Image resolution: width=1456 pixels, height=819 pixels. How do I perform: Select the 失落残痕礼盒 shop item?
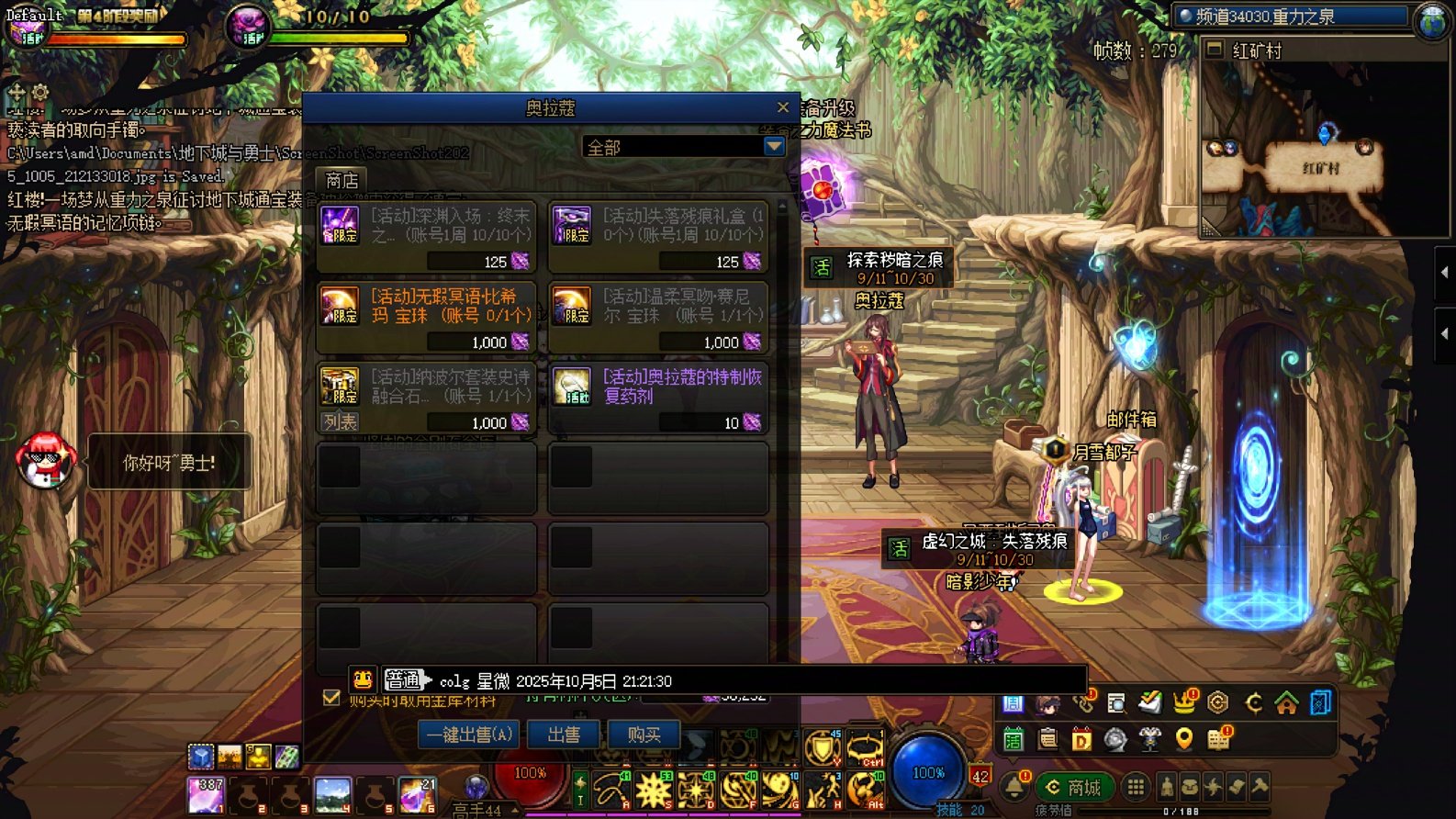pos(657,236)
